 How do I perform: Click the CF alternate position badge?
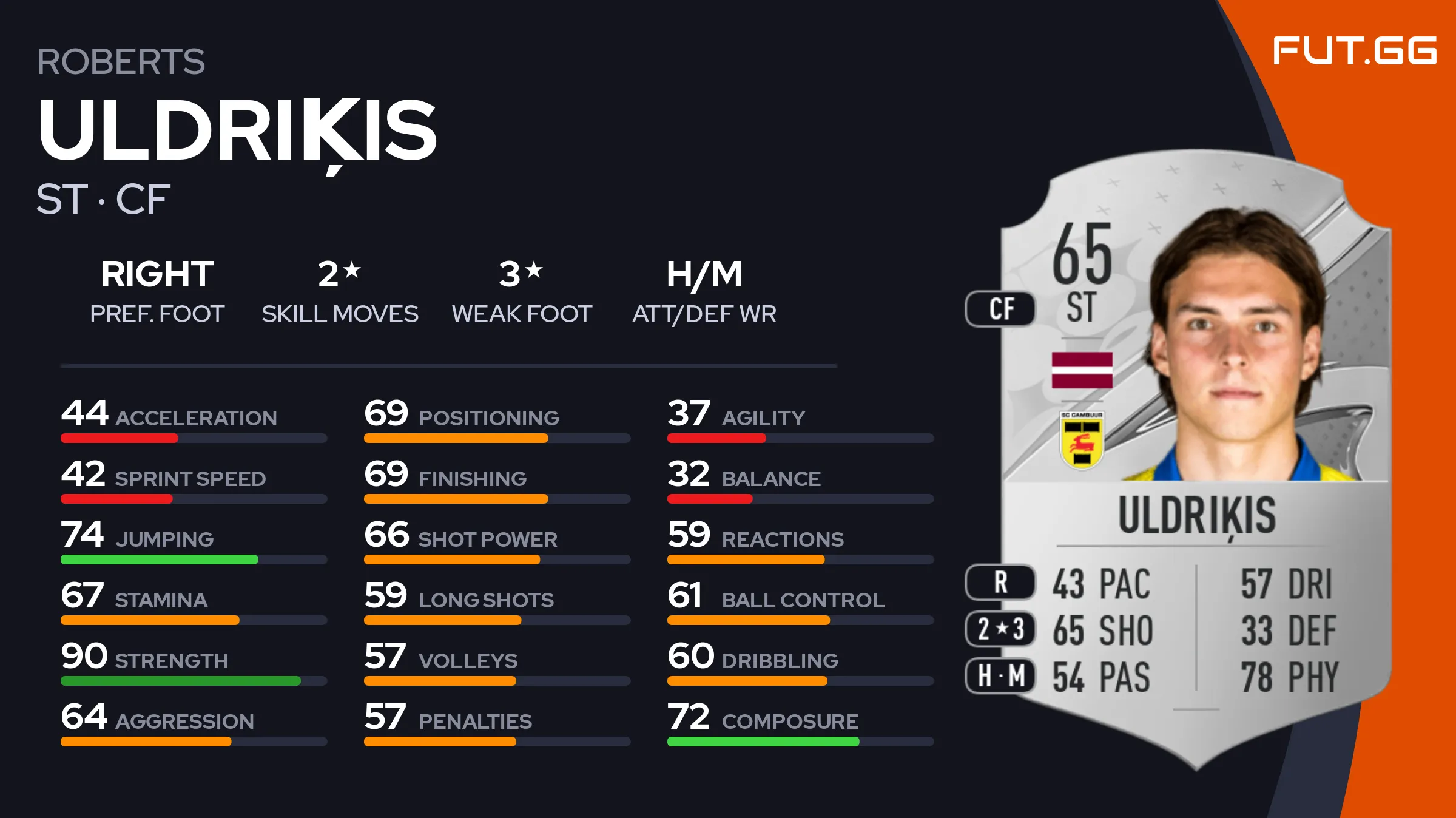click(1000, 309)
